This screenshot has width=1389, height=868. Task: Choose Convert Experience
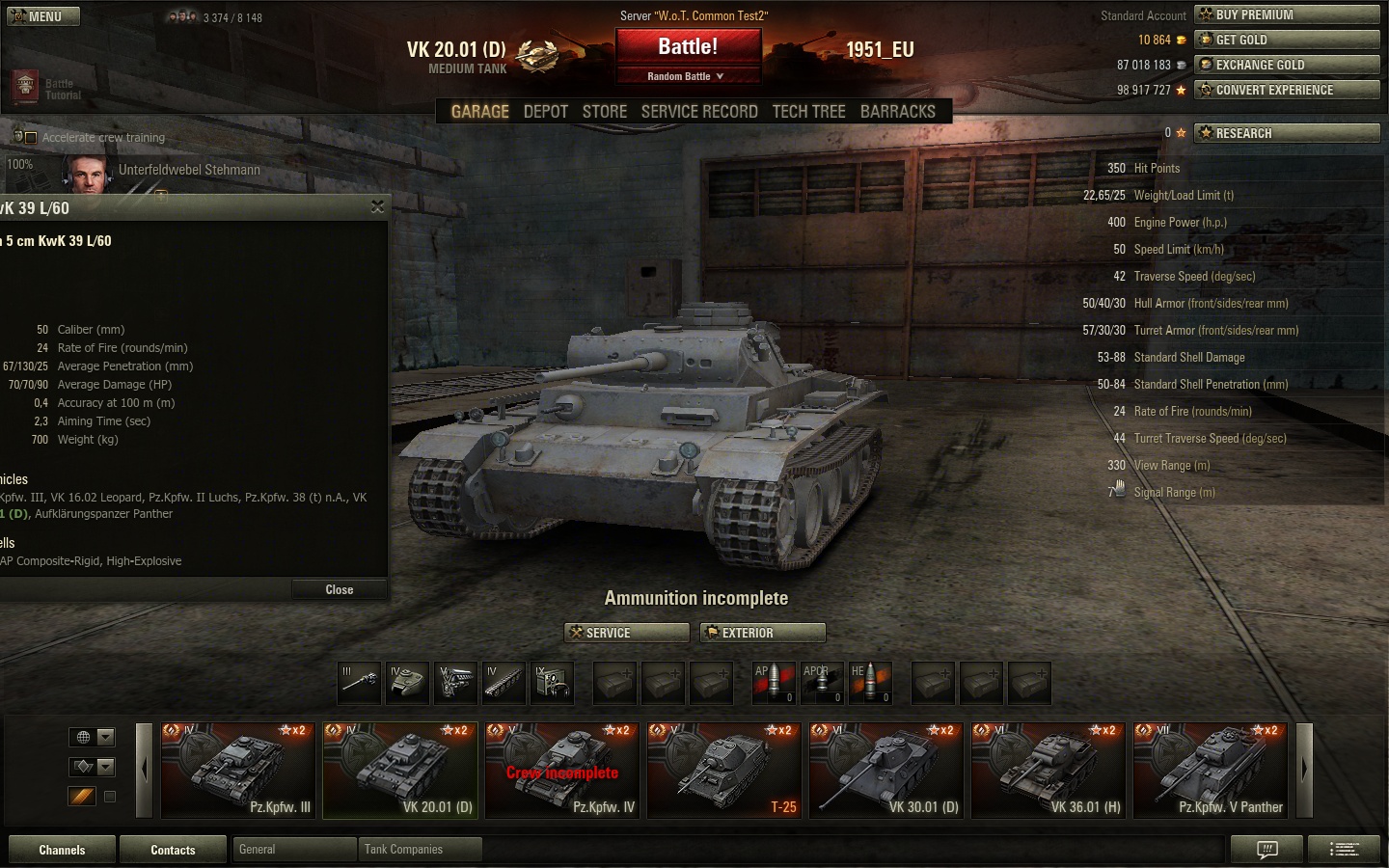[x=1287, y=90]
